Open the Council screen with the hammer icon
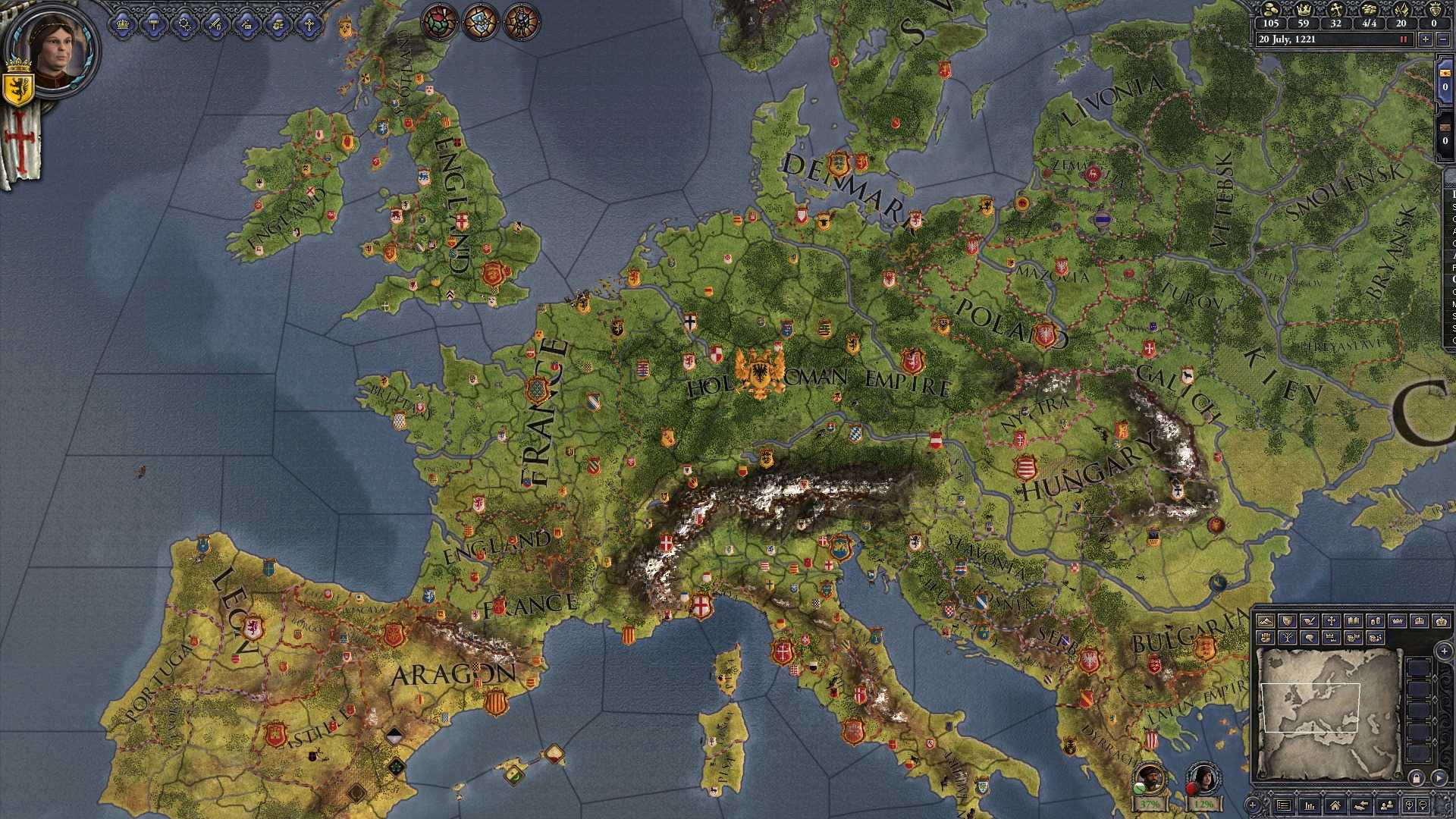Screen dimensions: 1456x819 [x=154, y=24]
